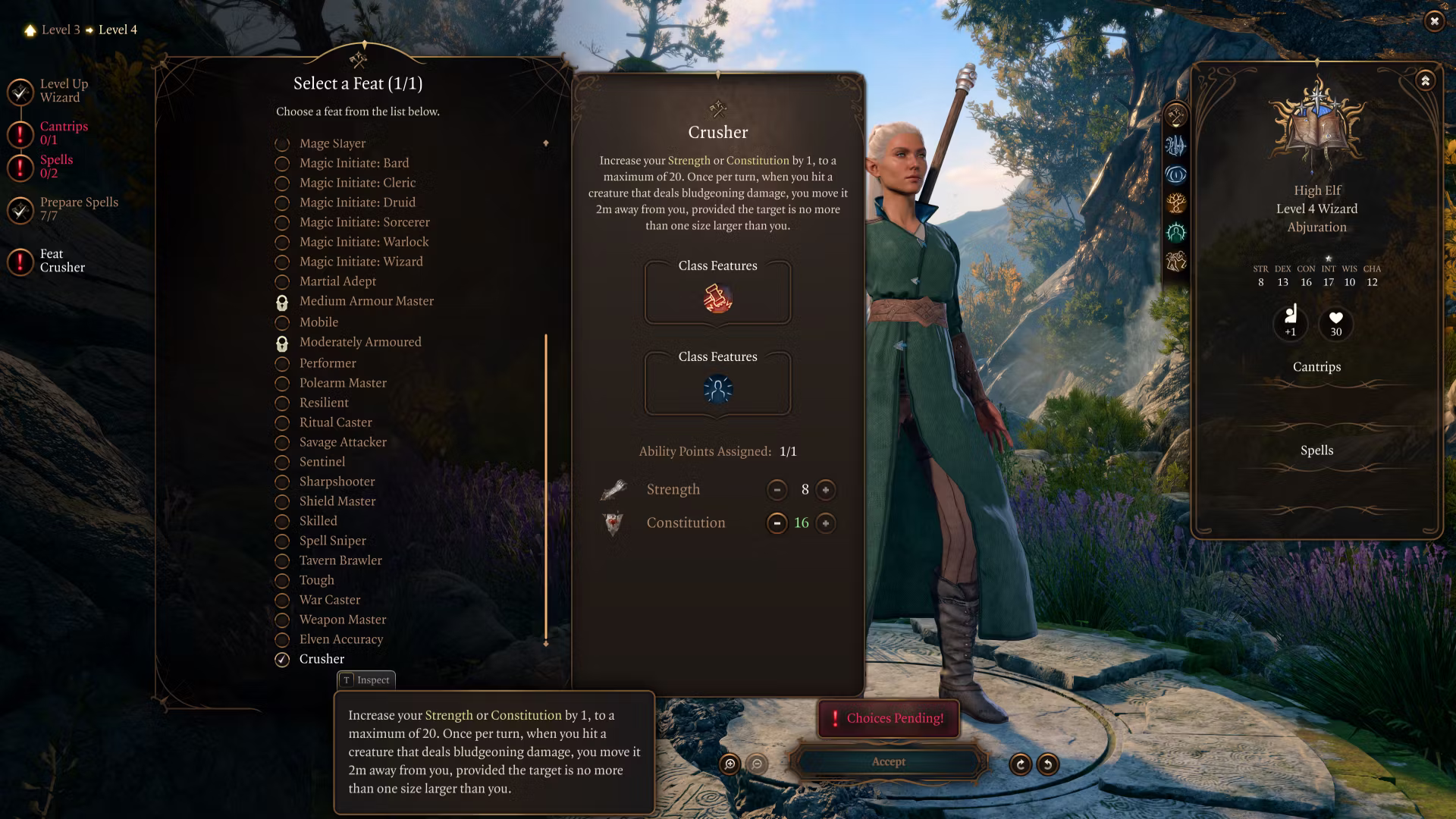
Task: Close the level up screen
Action: pos(1433,21)
